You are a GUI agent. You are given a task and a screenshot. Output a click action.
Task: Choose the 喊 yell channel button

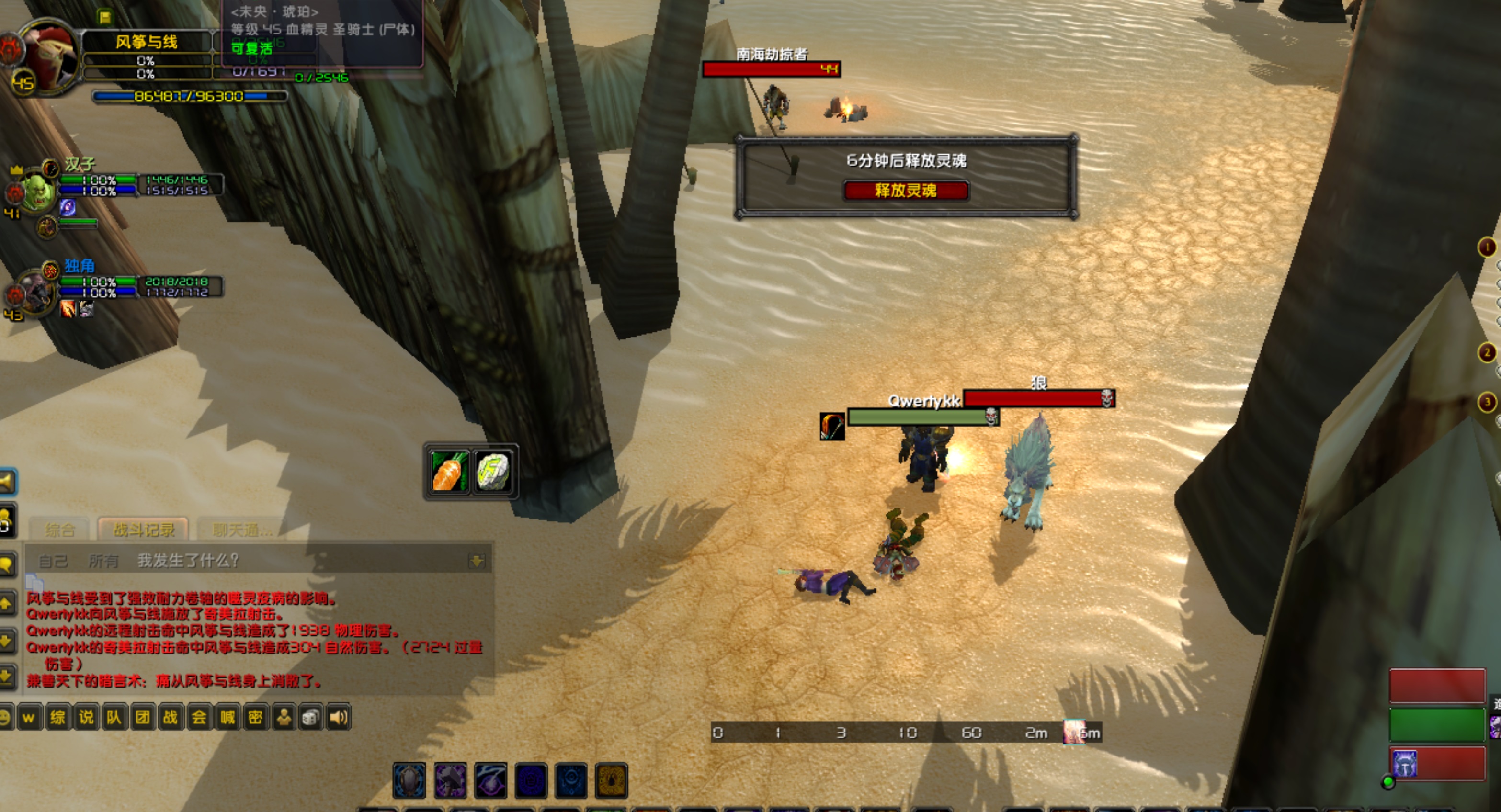tap(227, 717)
